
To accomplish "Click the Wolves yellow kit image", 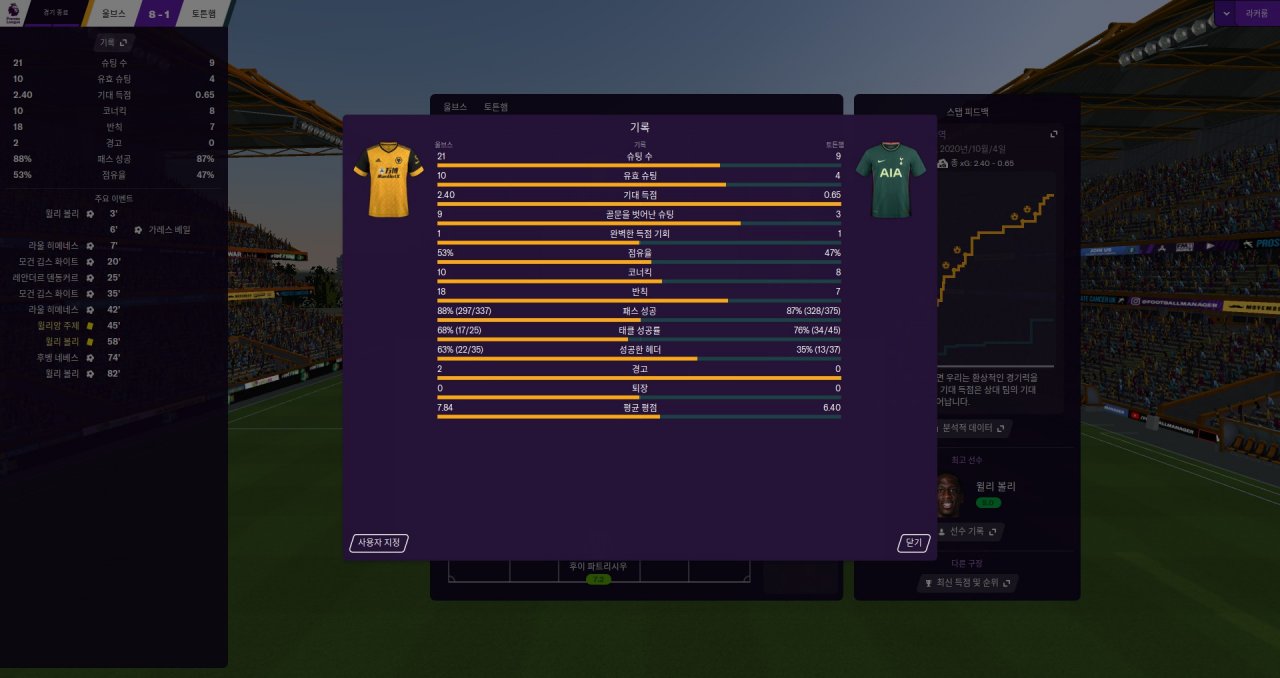I will click(x=389, y=180).
